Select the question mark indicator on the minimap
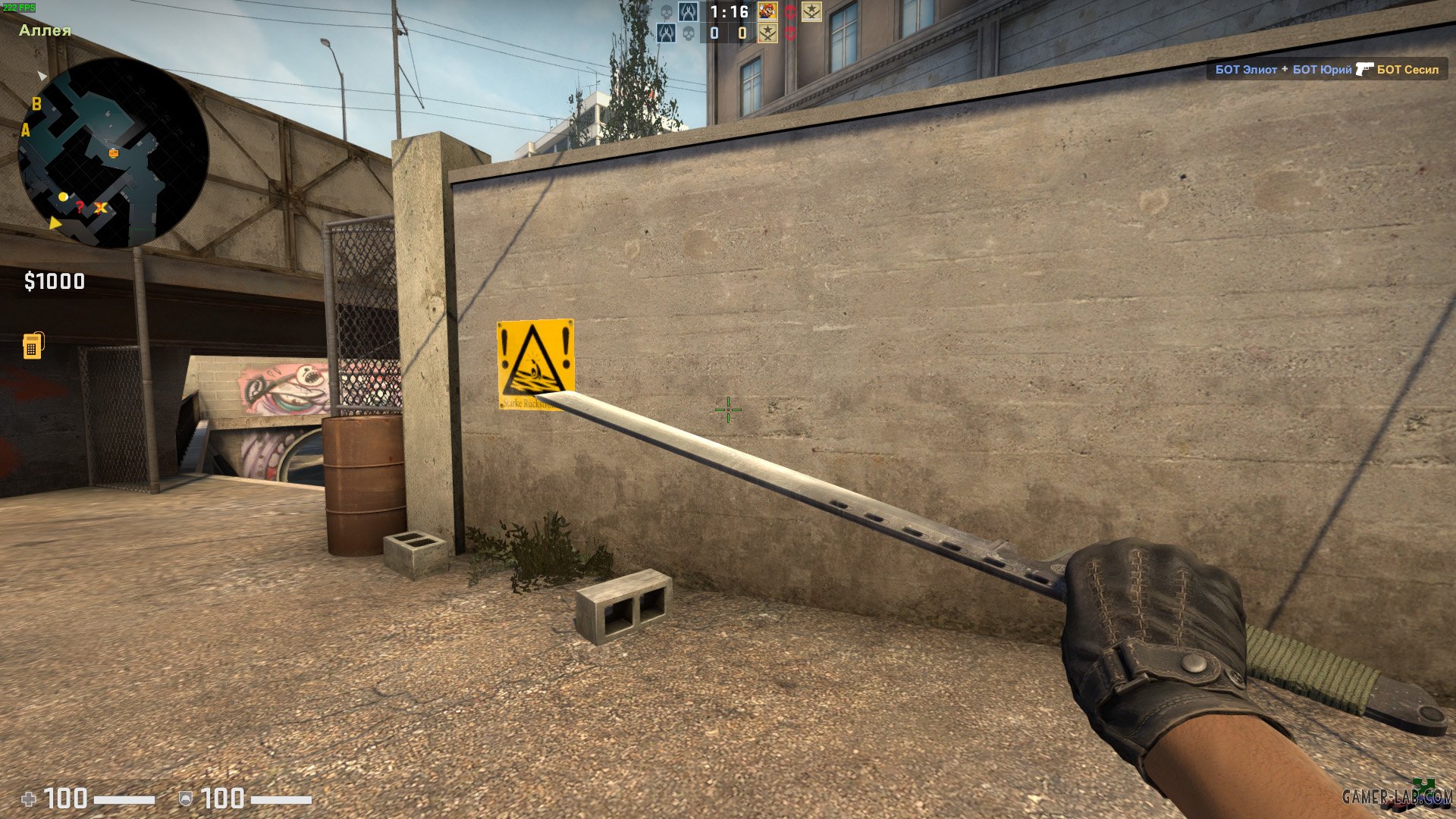 pos(79,207)
